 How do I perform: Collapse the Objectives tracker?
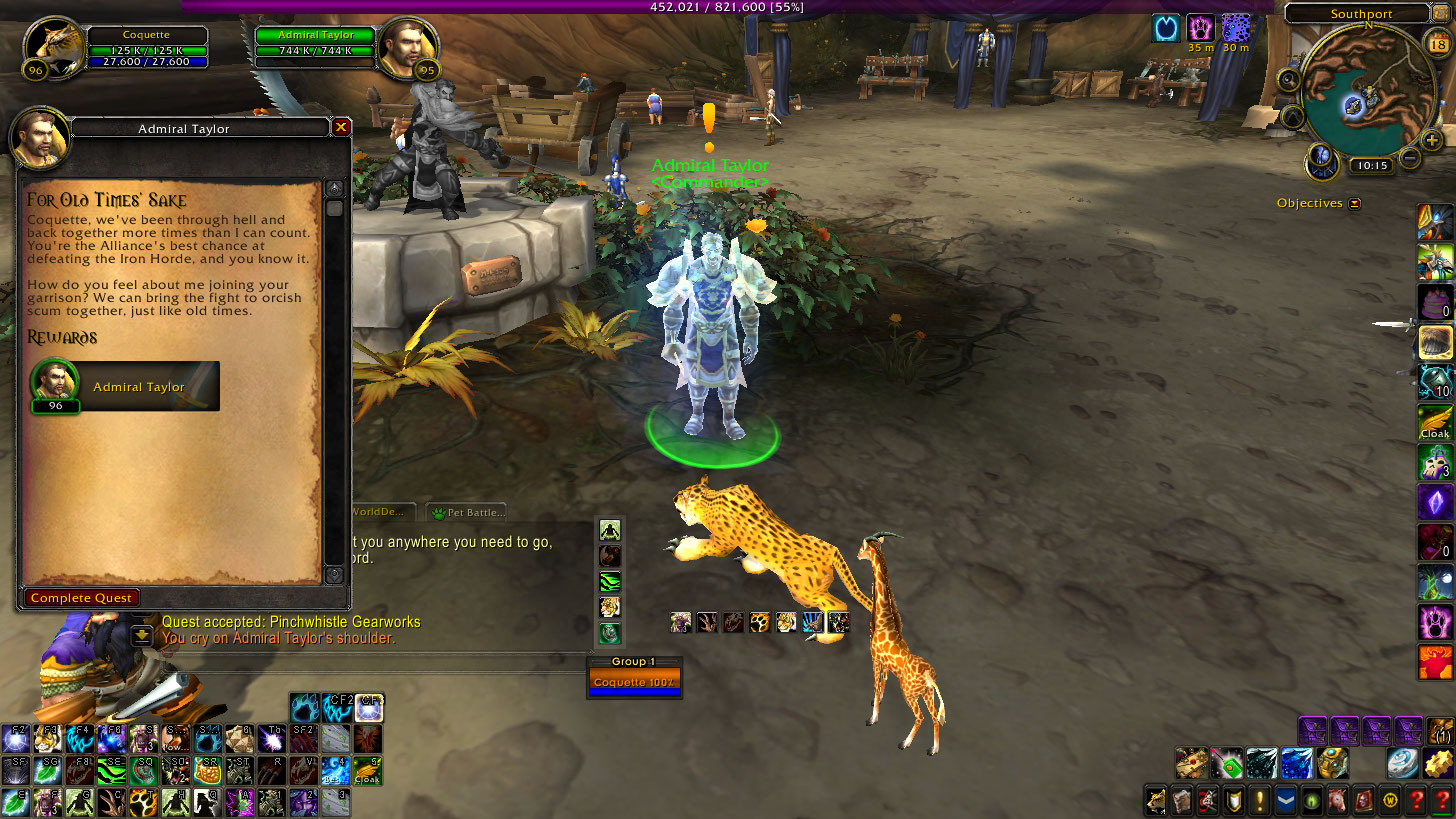pyautogui.click(x=1355, y=203)
